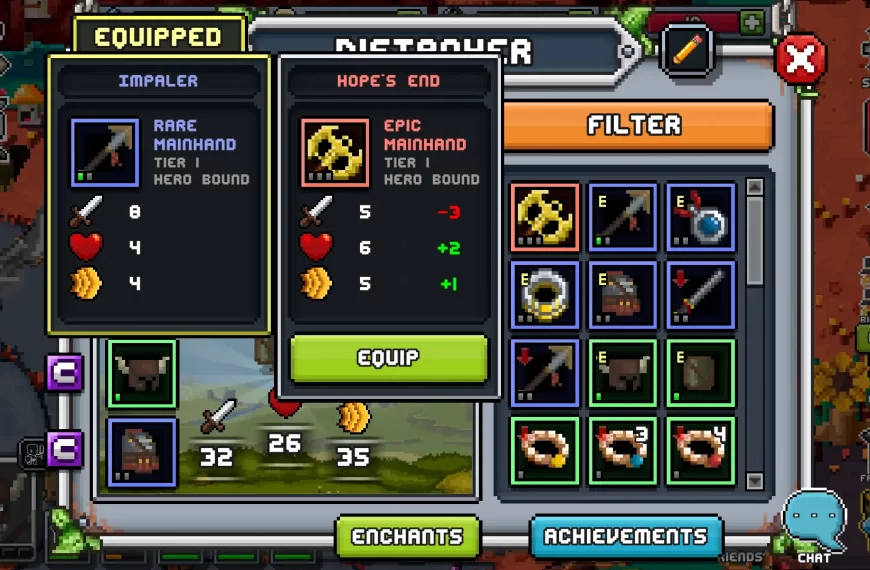This screenshot has height=570, width=870.
Task: Select the sword with red down arrow
Action: pos(701,295)
